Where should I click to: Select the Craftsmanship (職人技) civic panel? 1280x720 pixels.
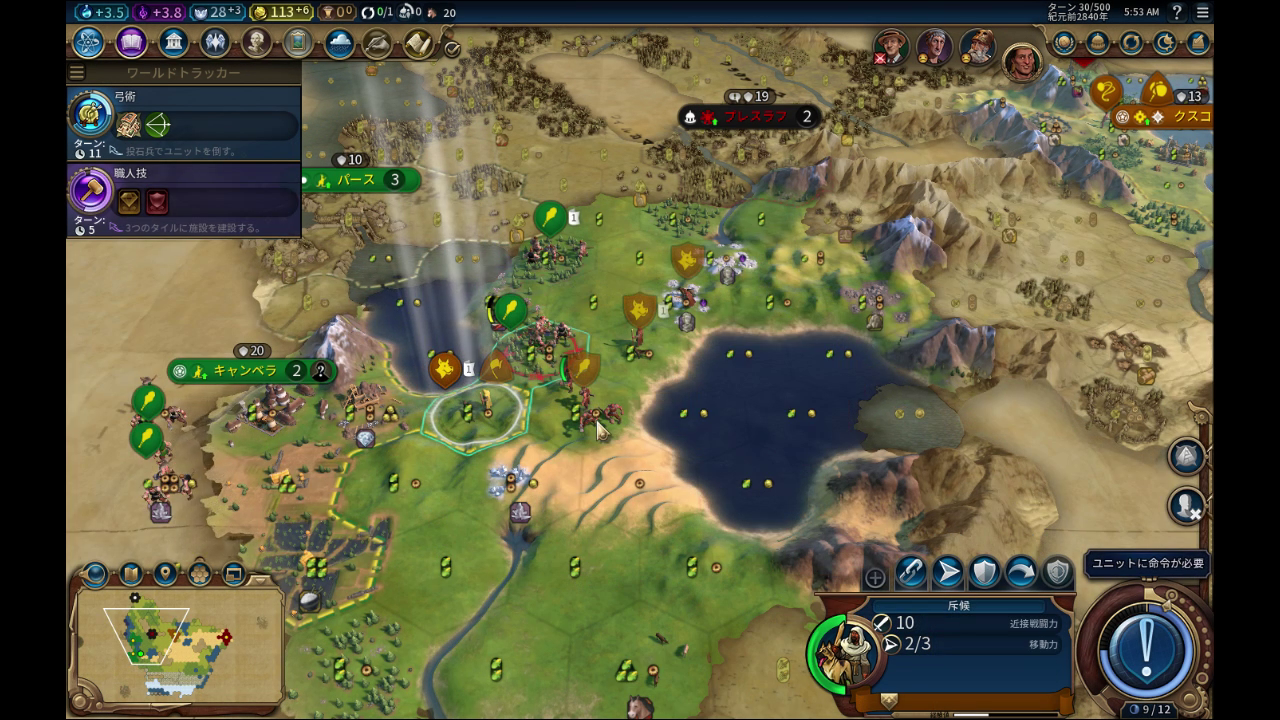coord(183,200)
